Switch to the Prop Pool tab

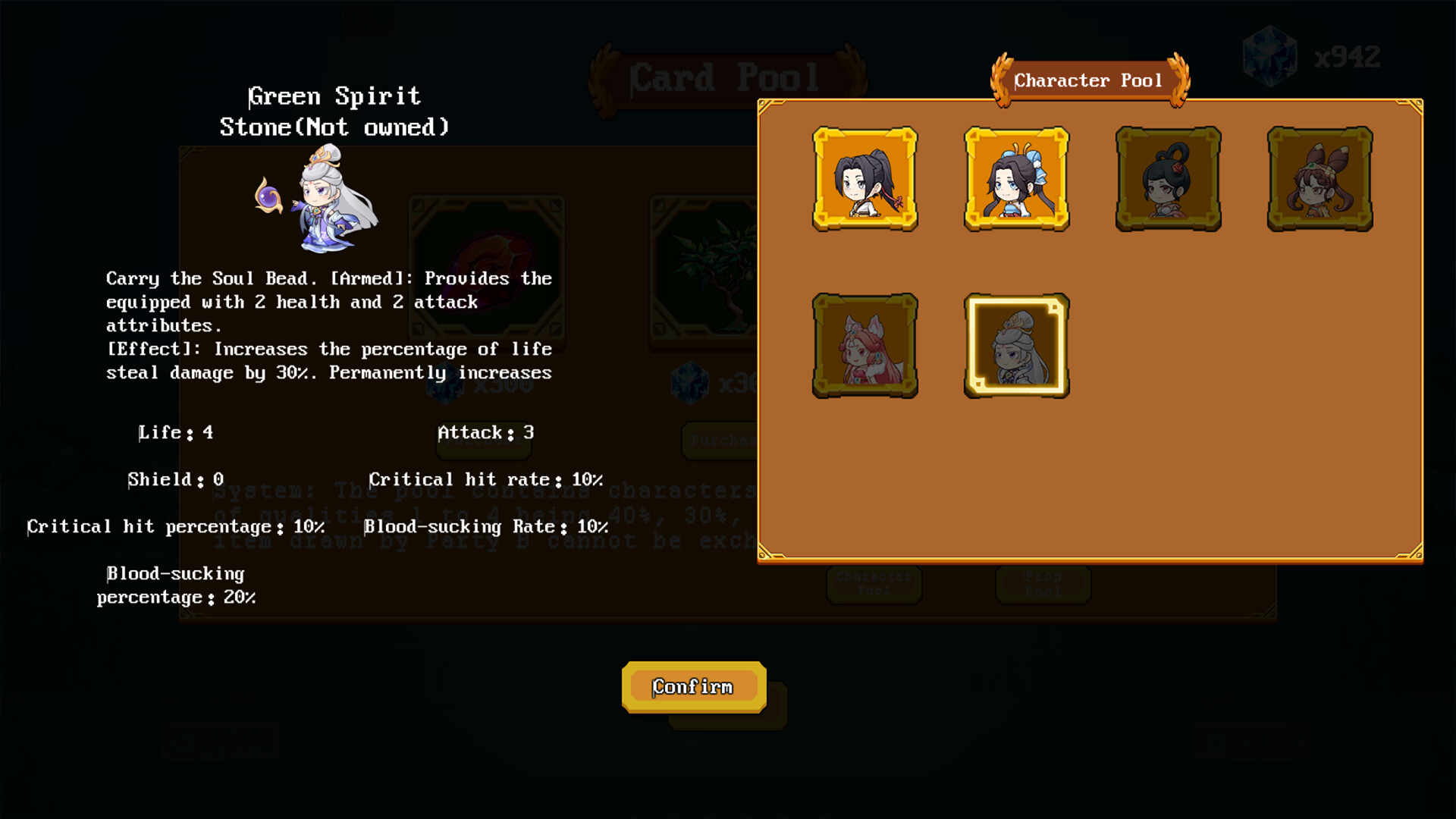[1043, 584]
